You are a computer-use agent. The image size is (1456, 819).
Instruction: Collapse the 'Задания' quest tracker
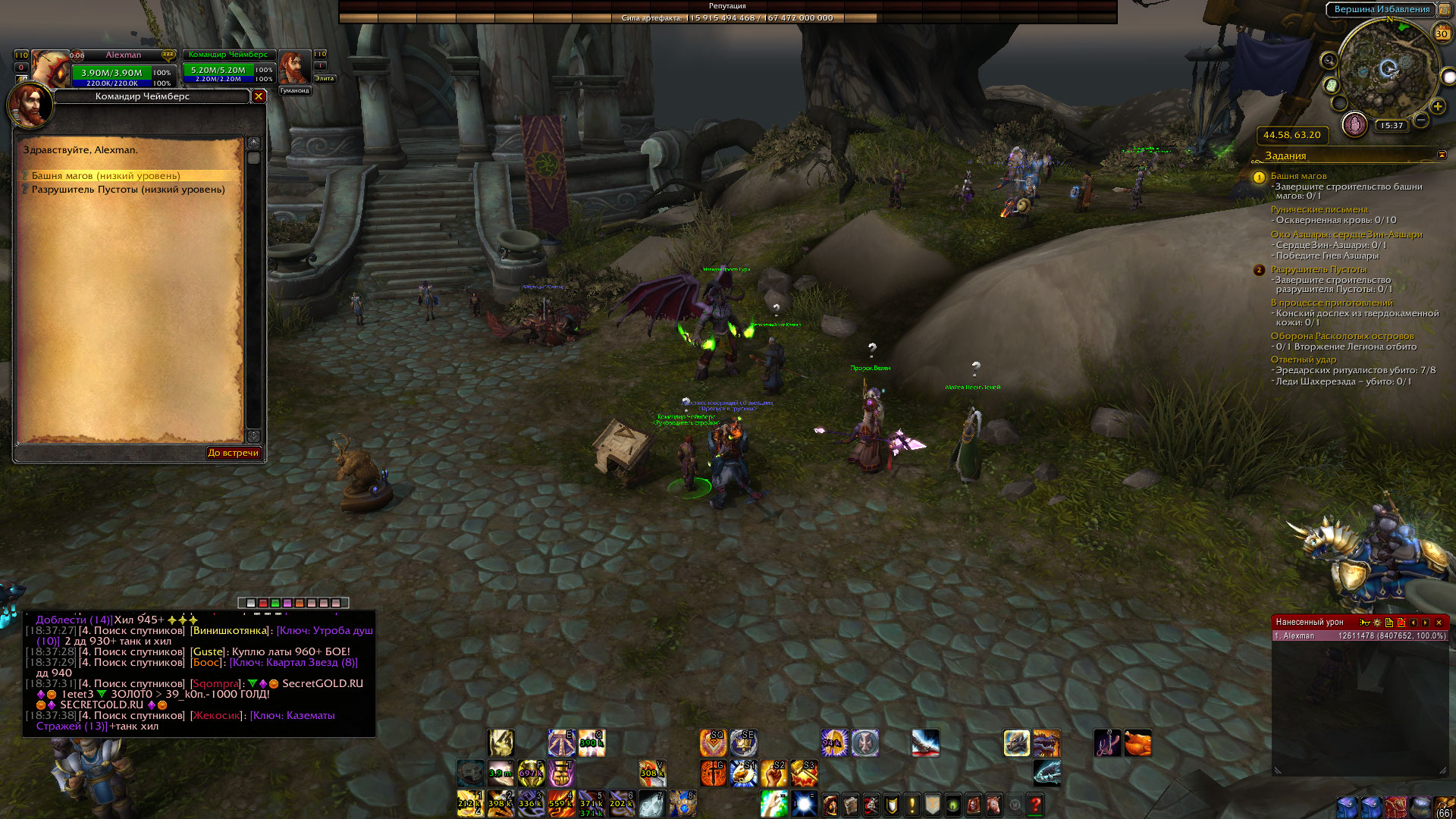(1442, 155)
